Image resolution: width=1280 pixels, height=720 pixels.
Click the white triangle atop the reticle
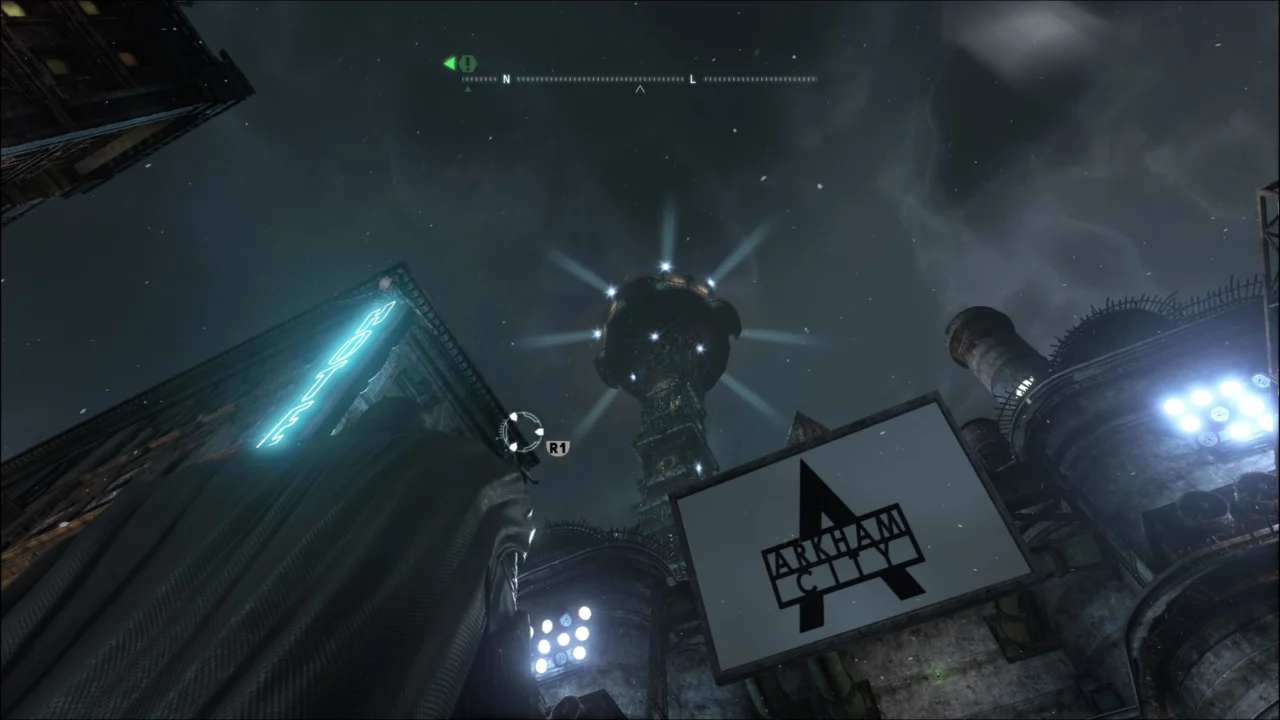(x=514, y=417)
